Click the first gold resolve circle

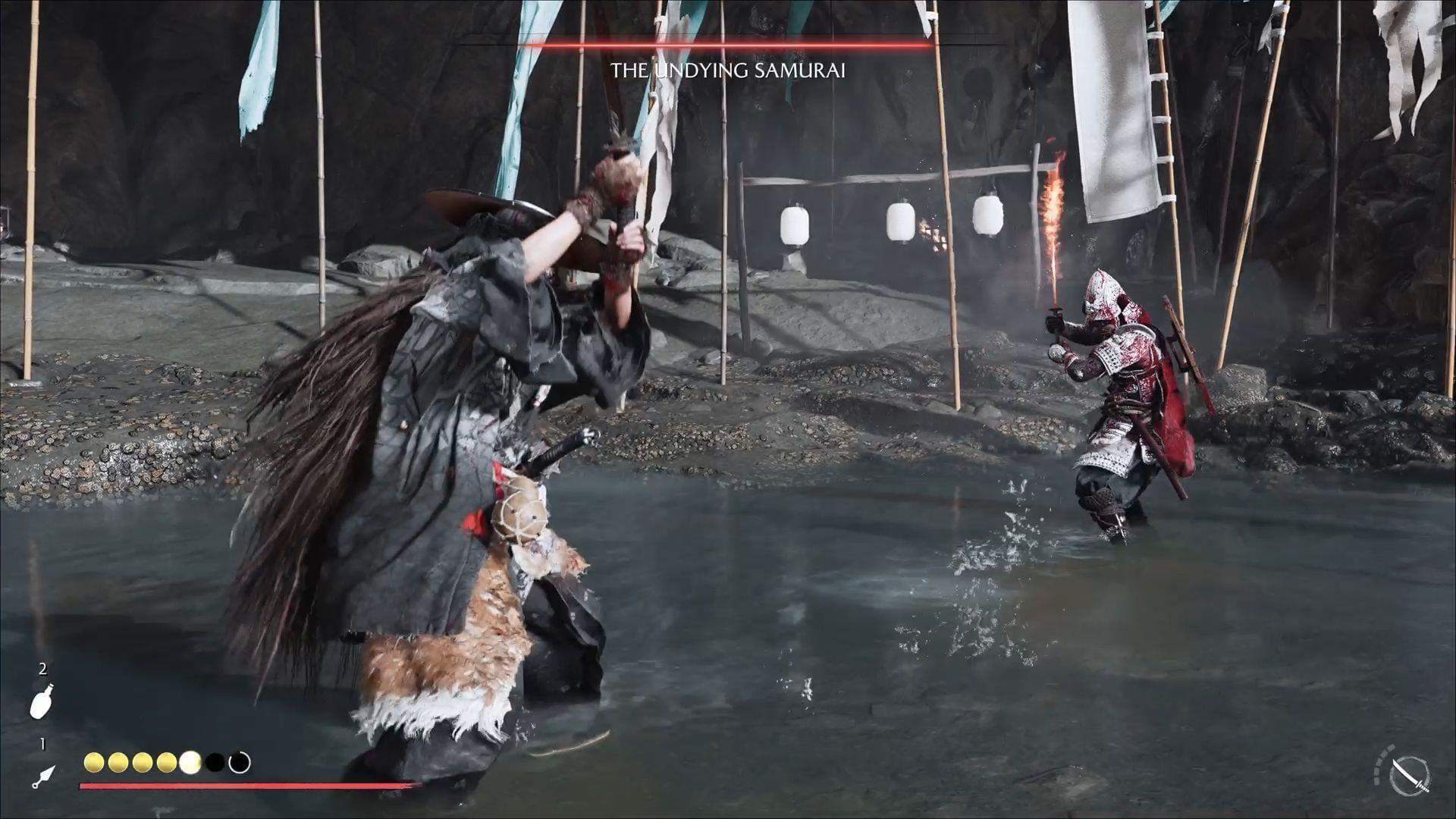pos(94,762)
